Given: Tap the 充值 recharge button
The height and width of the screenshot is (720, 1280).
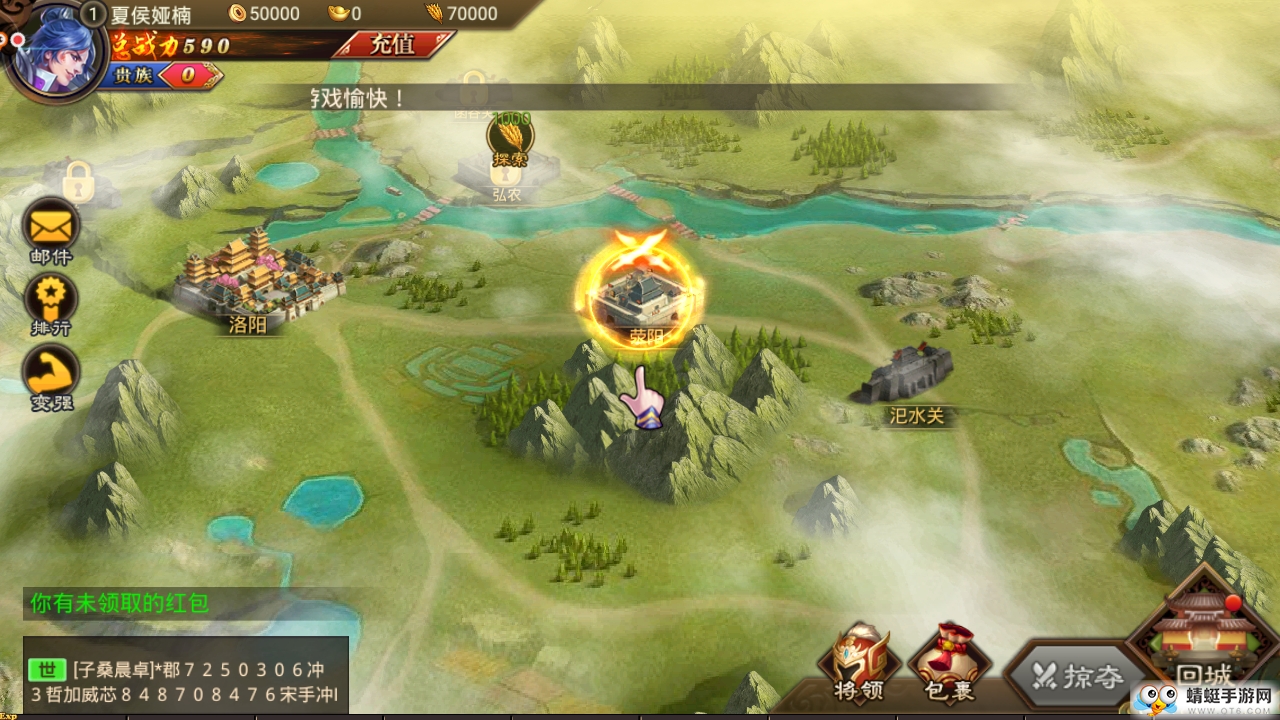Looking at the screenshot, I should [392, 45].
